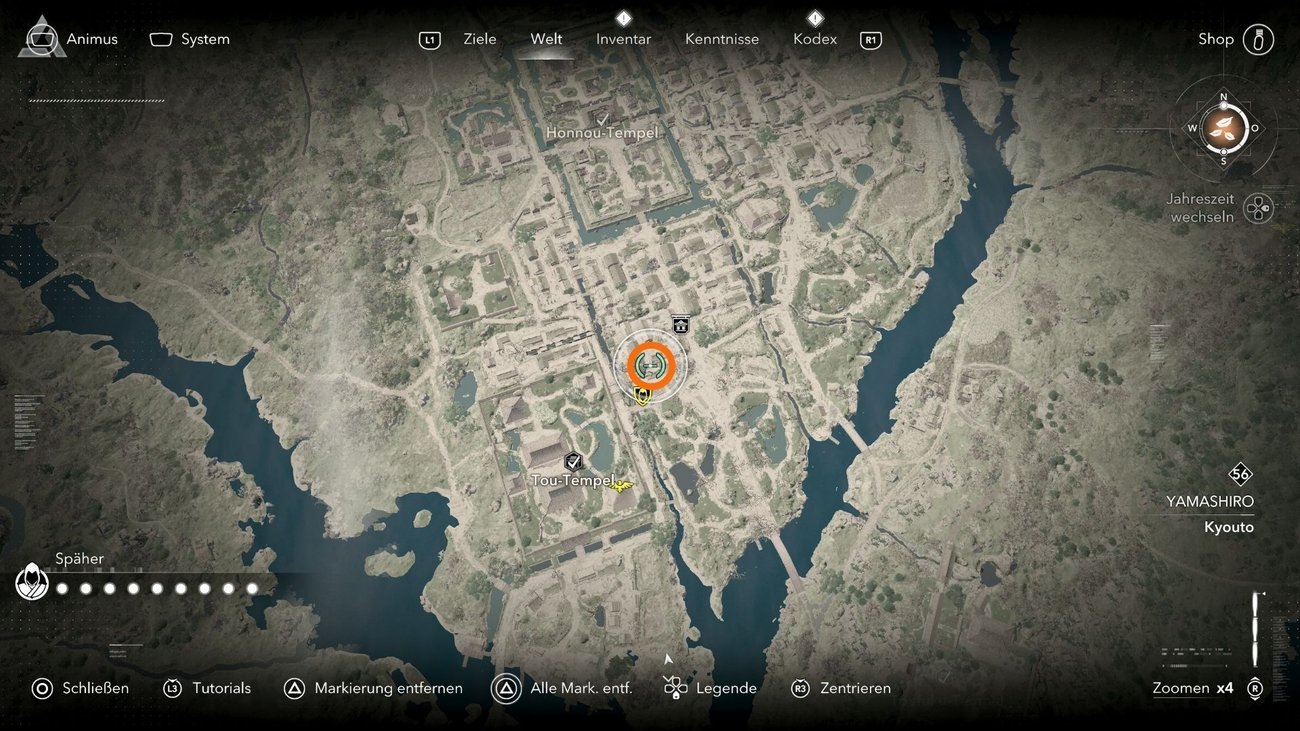Select the Welt tab
Image resolution: width=1300 pixels, height=731 pixels.
(546, 39)
